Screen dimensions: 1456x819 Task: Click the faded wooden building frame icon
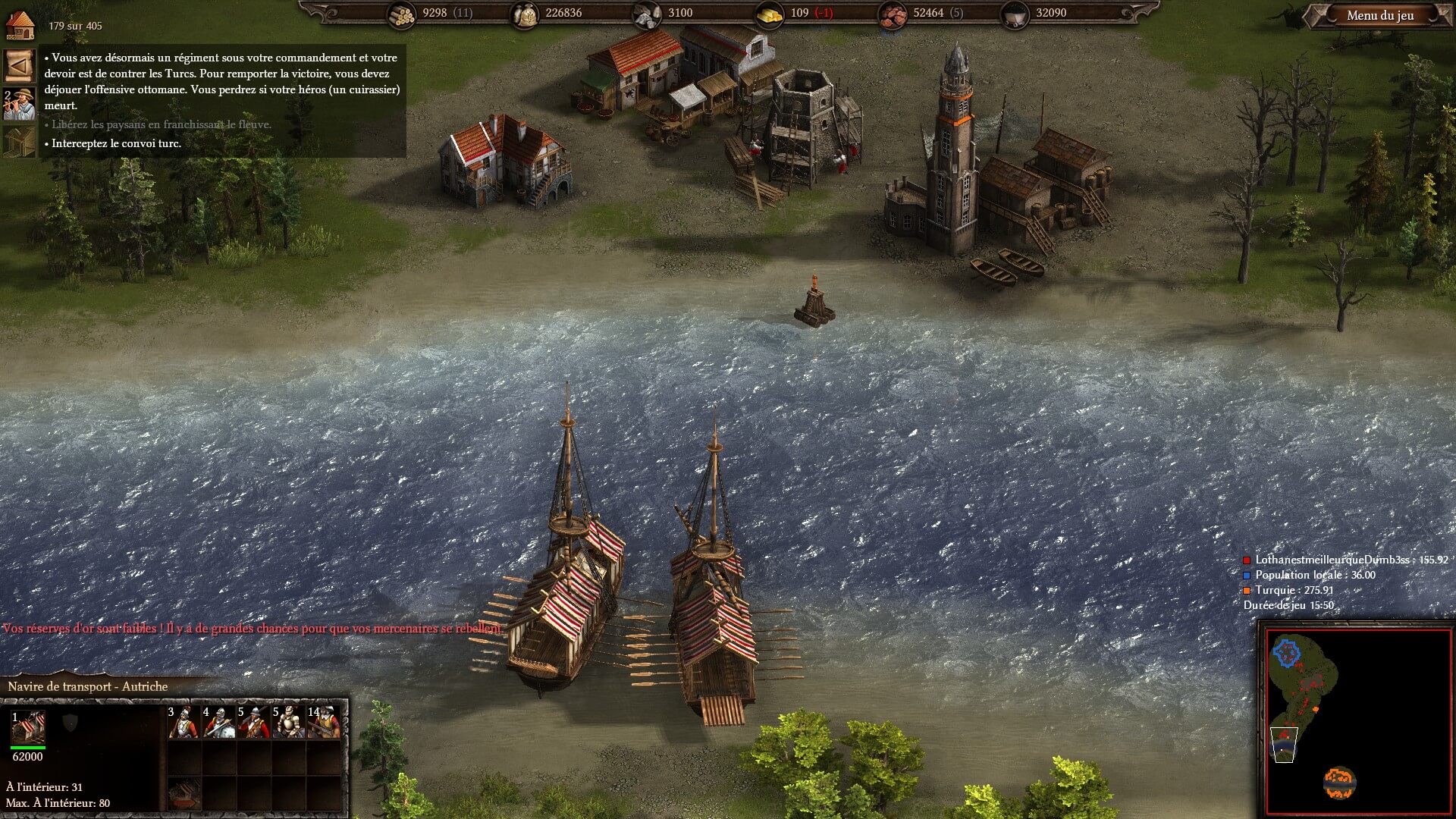pos(20,141)
